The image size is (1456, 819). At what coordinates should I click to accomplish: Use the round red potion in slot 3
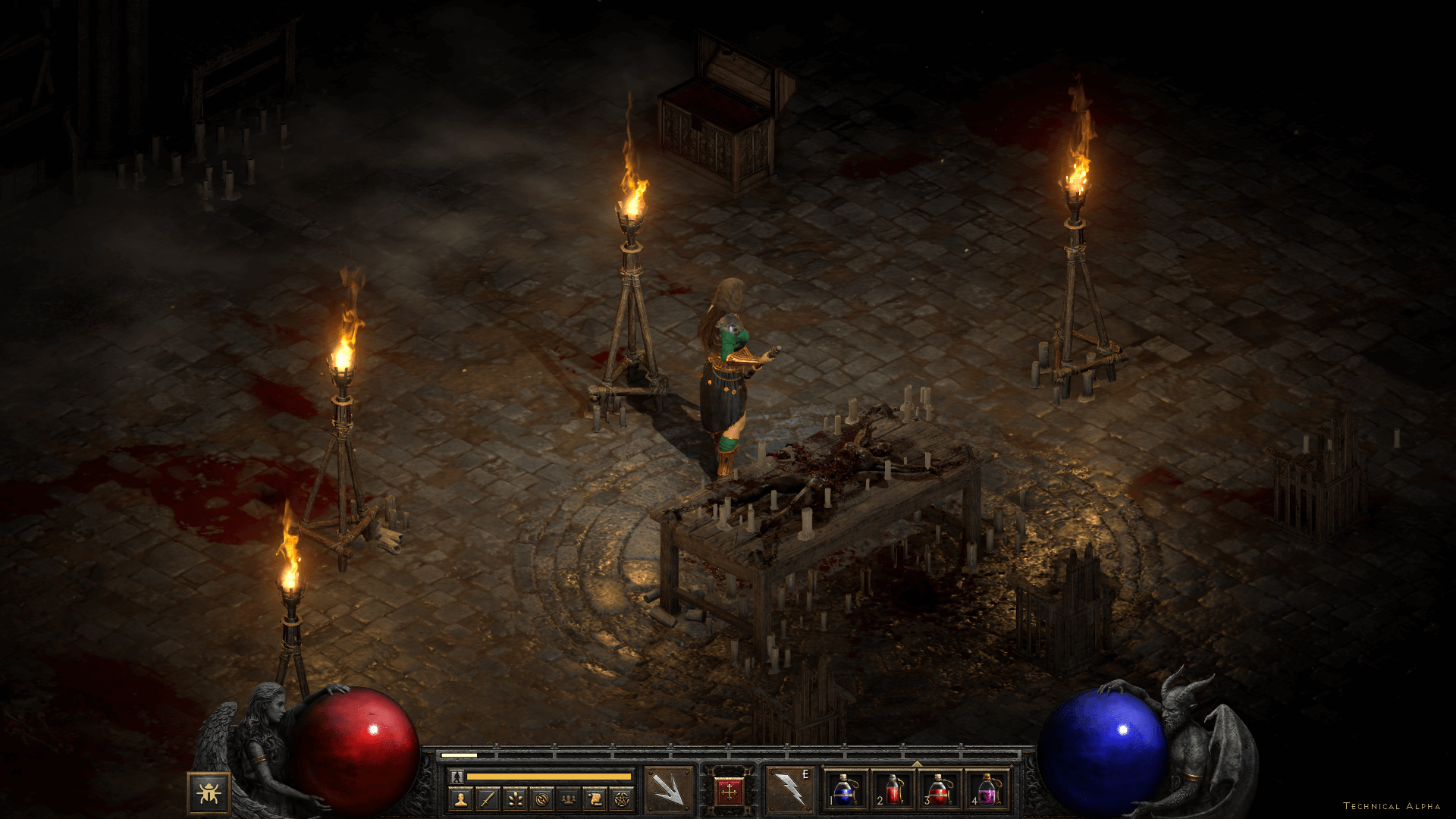(x=939, y=791)
